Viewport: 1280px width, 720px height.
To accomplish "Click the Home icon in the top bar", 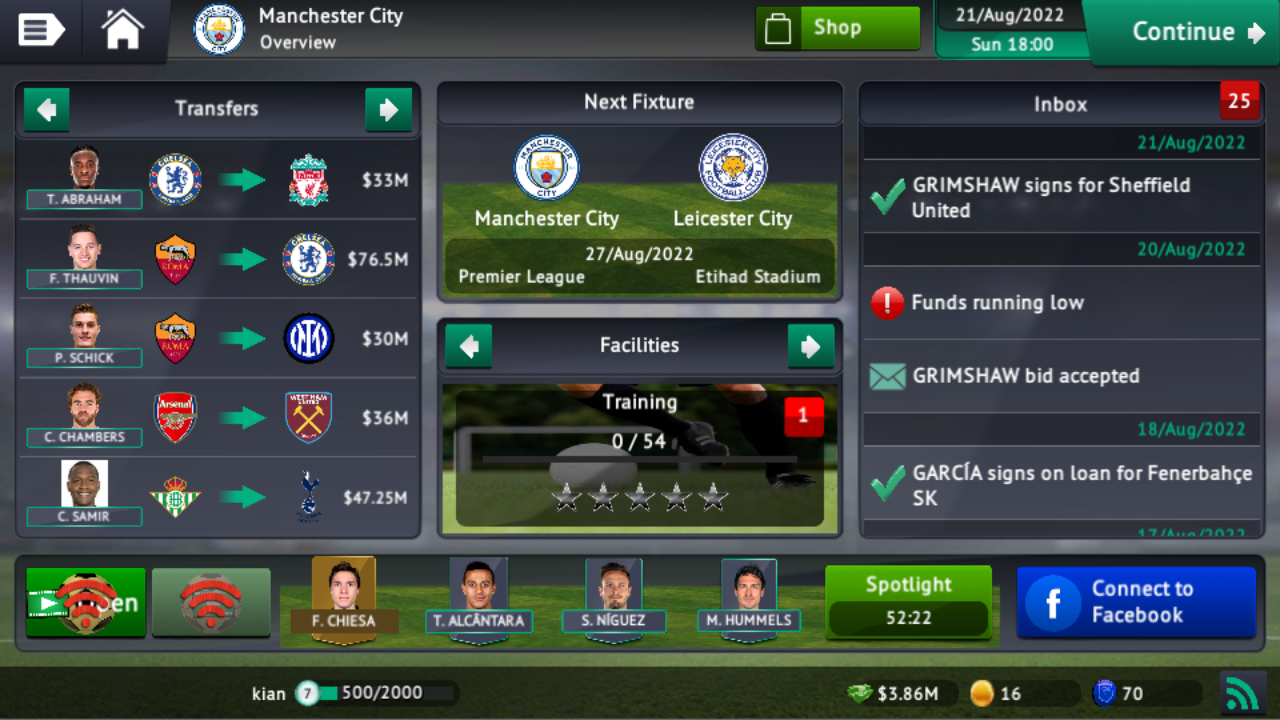I will [x=119, y=31].
